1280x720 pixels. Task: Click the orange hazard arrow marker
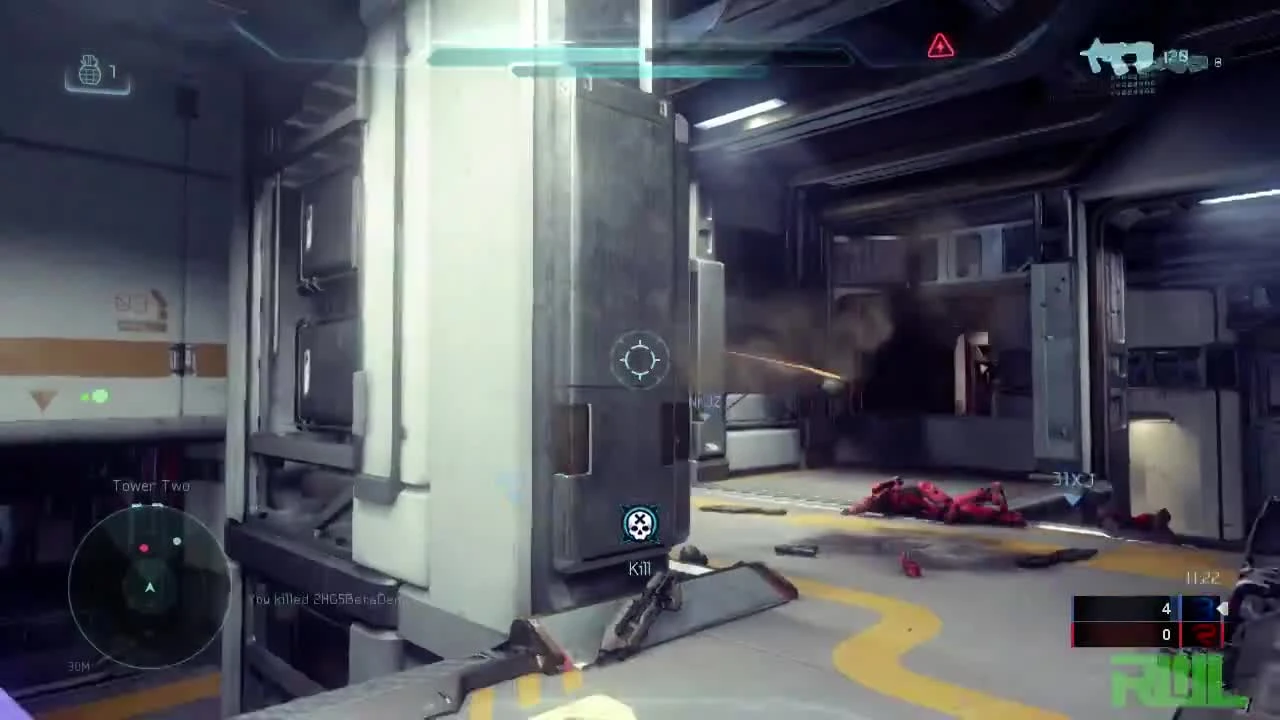coord(42,400)
